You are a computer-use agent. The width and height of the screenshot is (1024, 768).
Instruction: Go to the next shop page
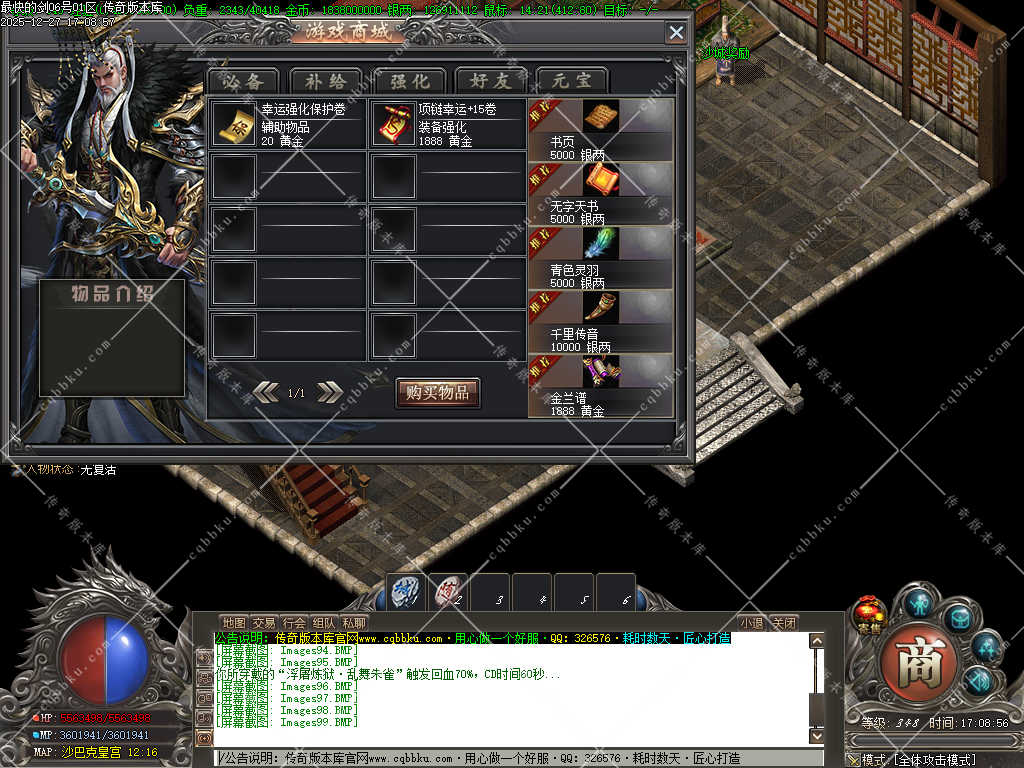point(330,393)
